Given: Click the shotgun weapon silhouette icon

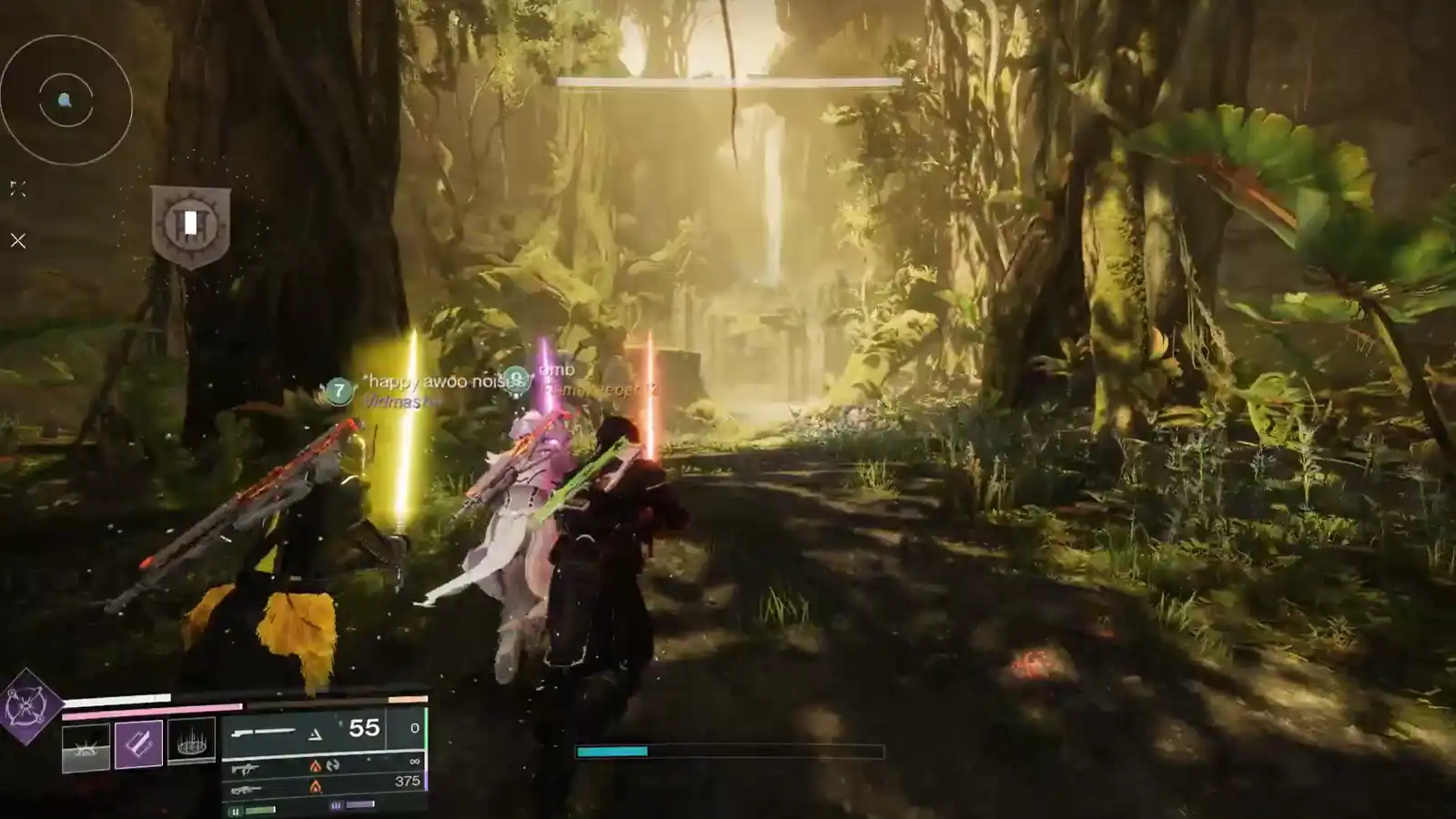Looking at the screenshot, I should tap(265, 732).
